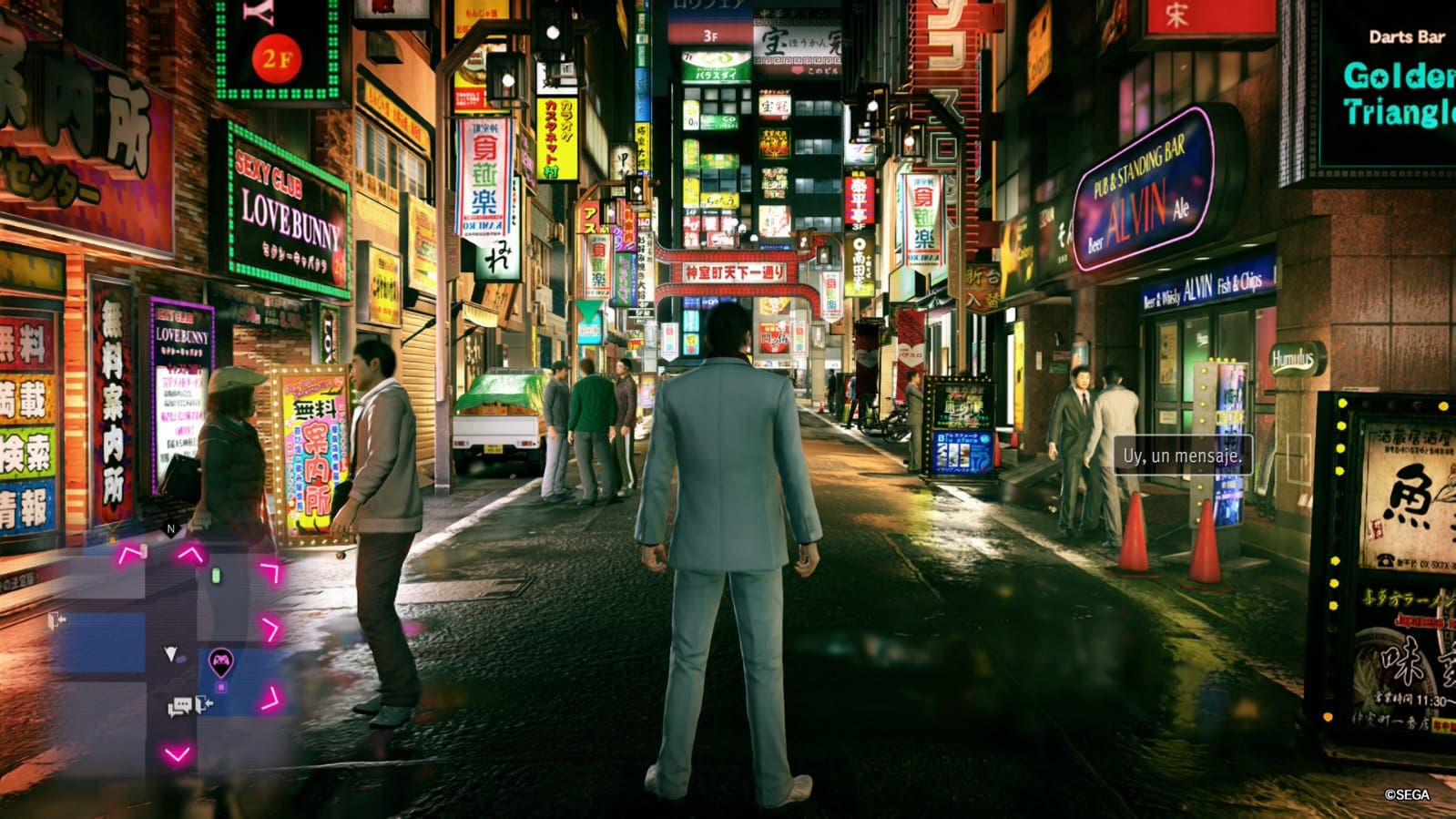Click the purple square below the waypoint pin

click(x=220, y=688)
